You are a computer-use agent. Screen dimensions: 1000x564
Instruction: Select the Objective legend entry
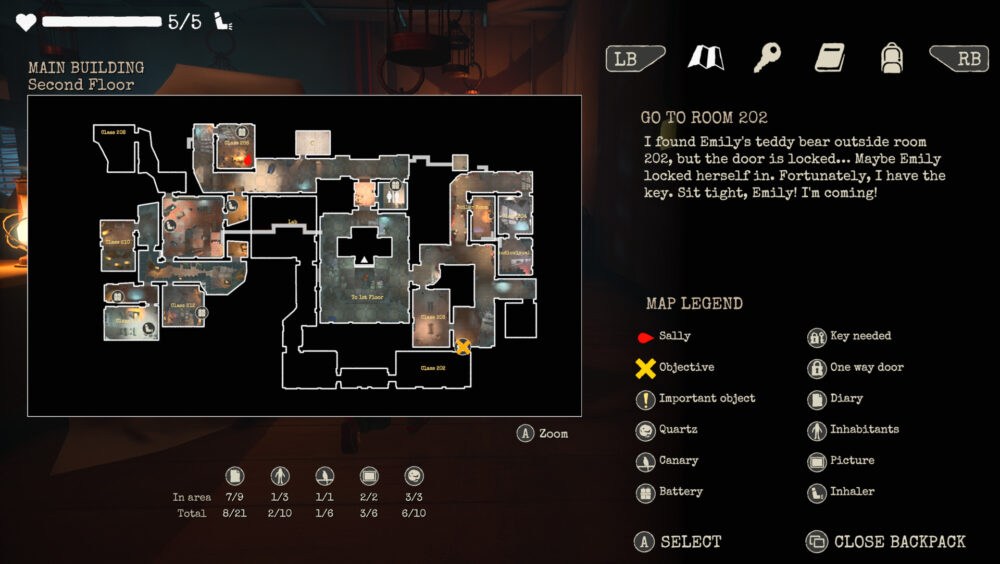pyautogui.click(x=686, y=367)
